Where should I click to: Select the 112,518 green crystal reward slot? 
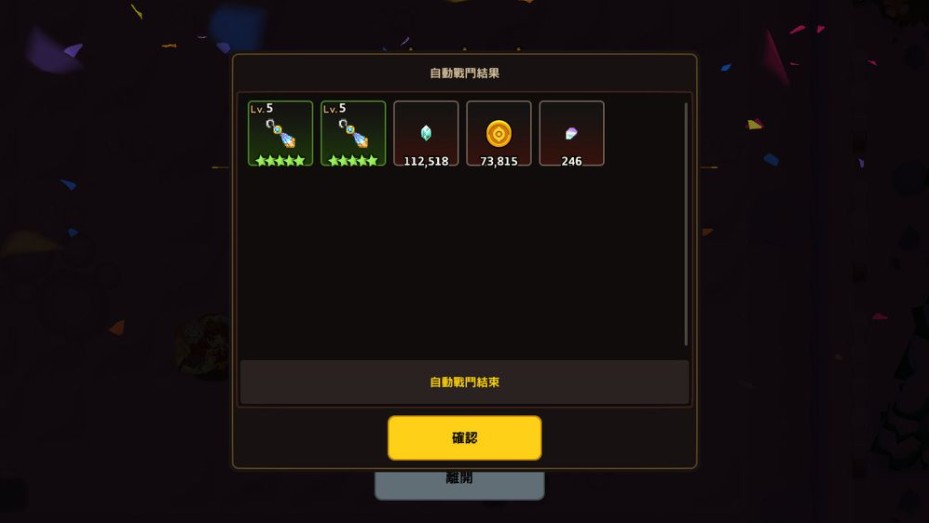[x=426, y=133]
